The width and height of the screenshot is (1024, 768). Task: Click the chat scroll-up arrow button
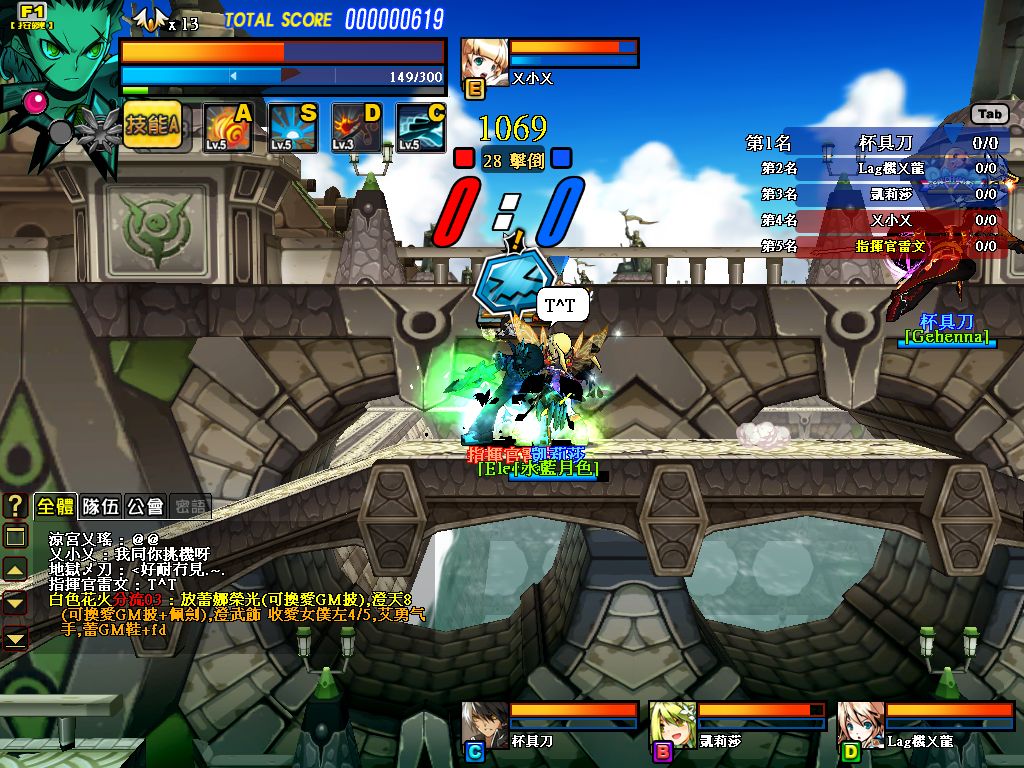(x=16, y=570)
